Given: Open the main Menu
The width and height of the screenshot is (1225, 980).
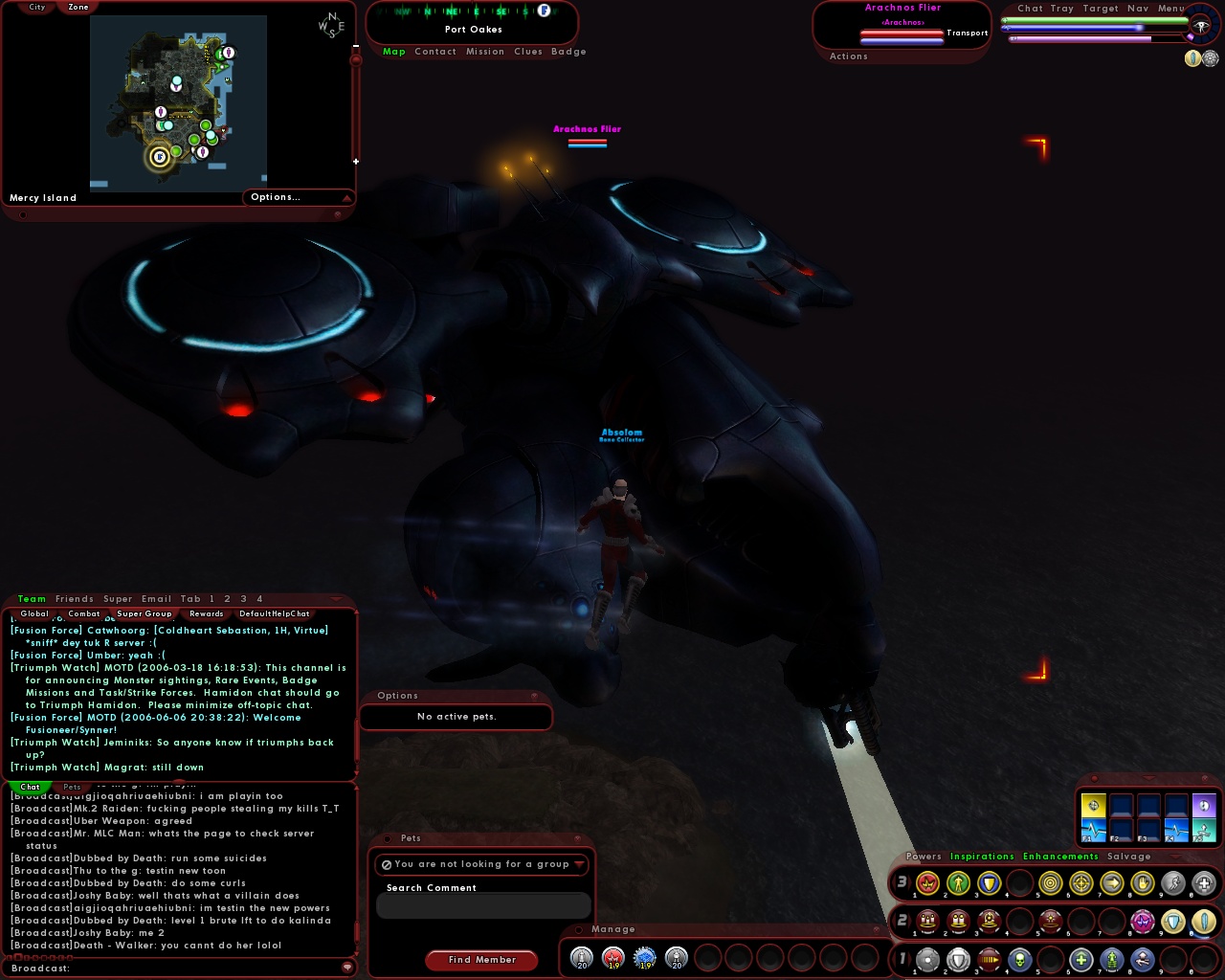Looking at the screenshot, I should [1171, 9].
